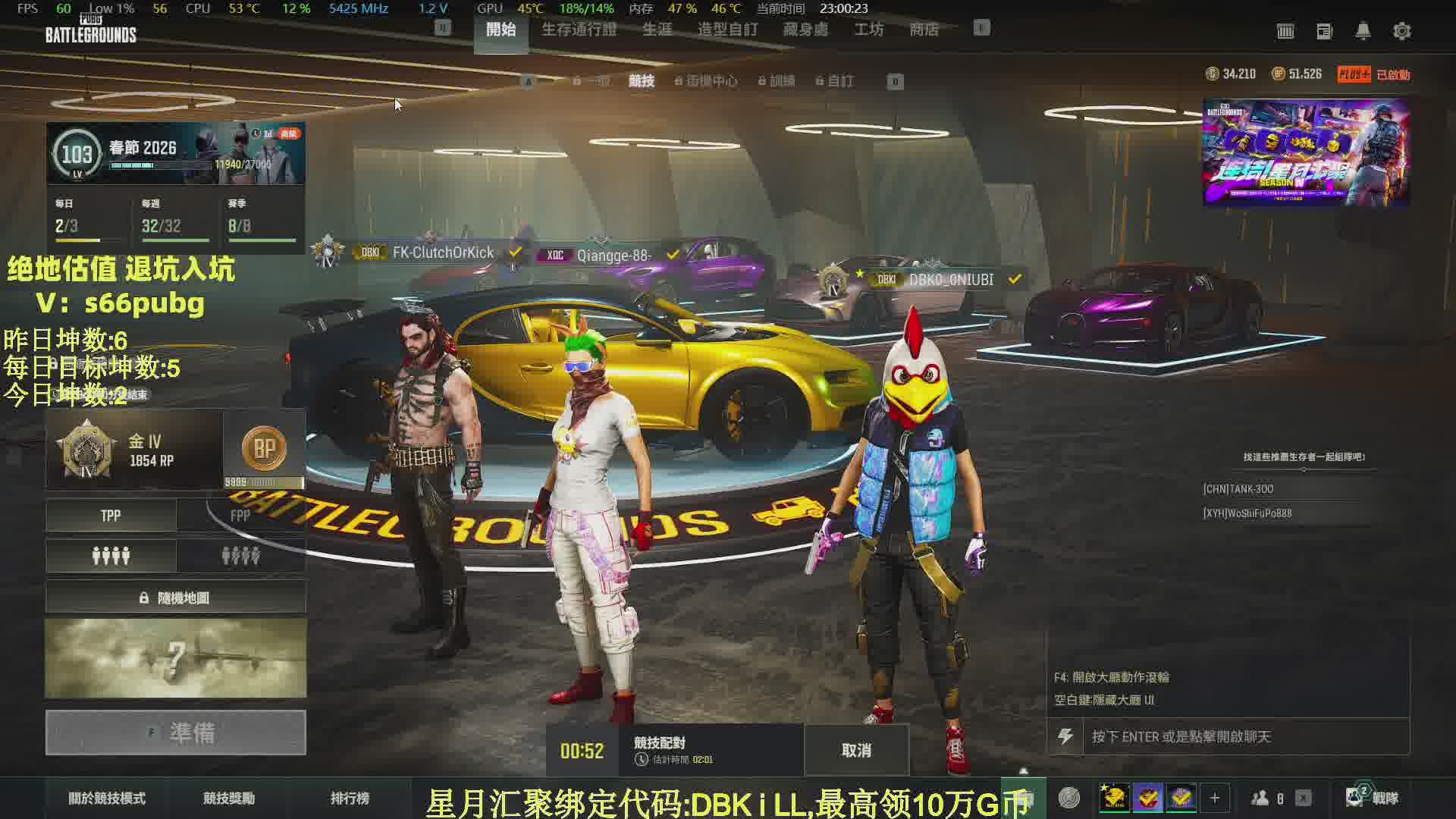
Task: Go to the 藏身處 hideout tab
Action: [x=805, y=30]
